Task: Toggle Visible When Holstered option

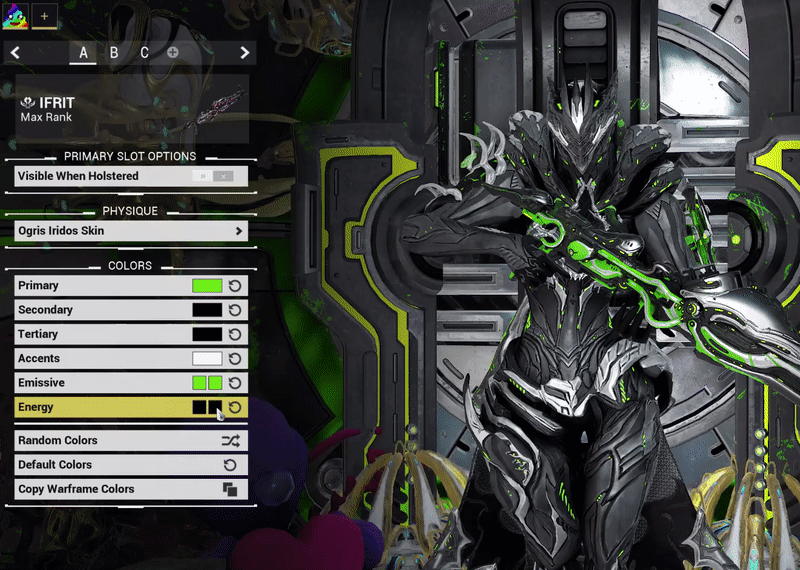Action: point(214,176)
